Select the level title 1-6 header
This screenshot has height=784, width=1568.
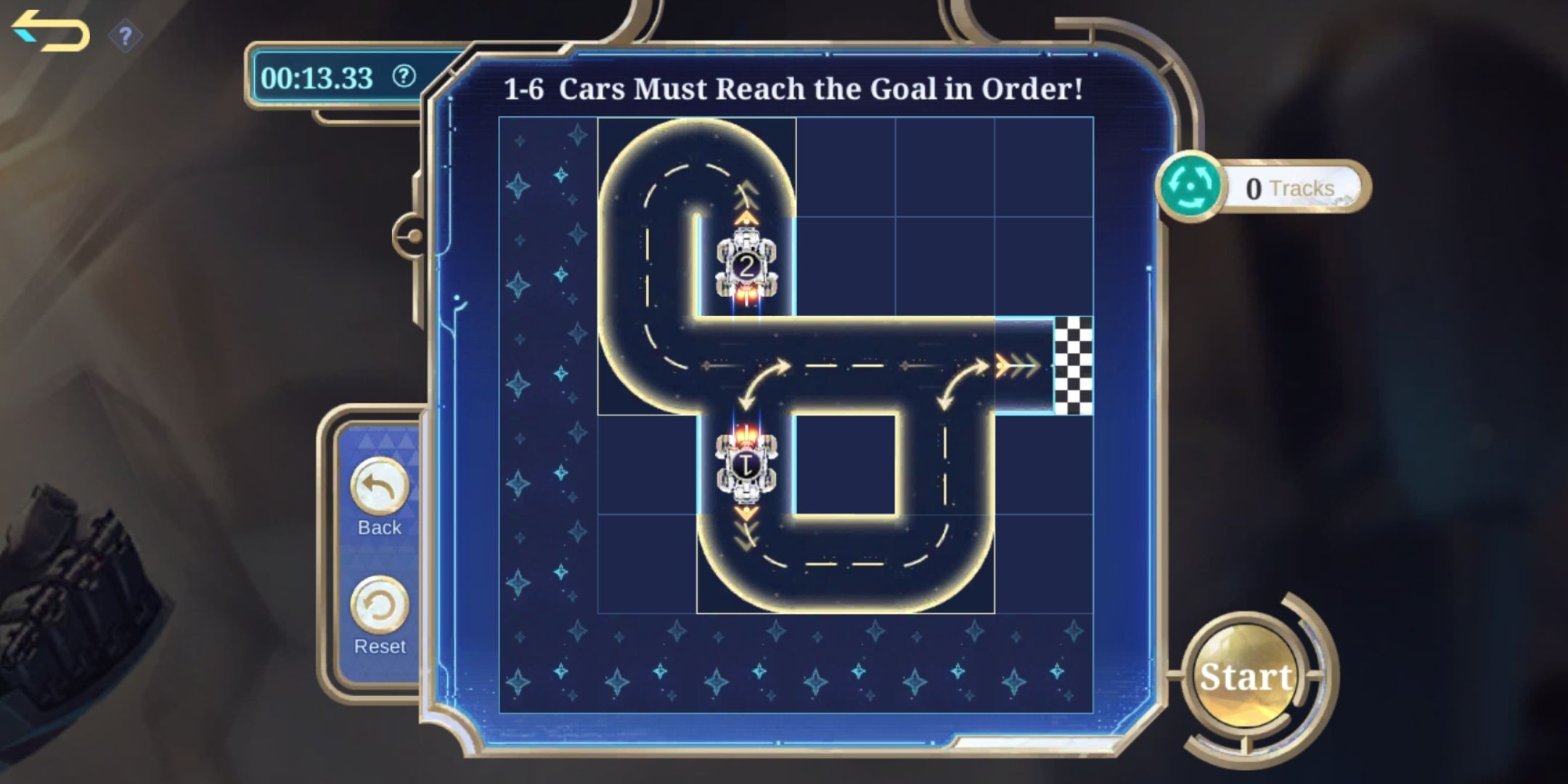[x=793, y=89]
